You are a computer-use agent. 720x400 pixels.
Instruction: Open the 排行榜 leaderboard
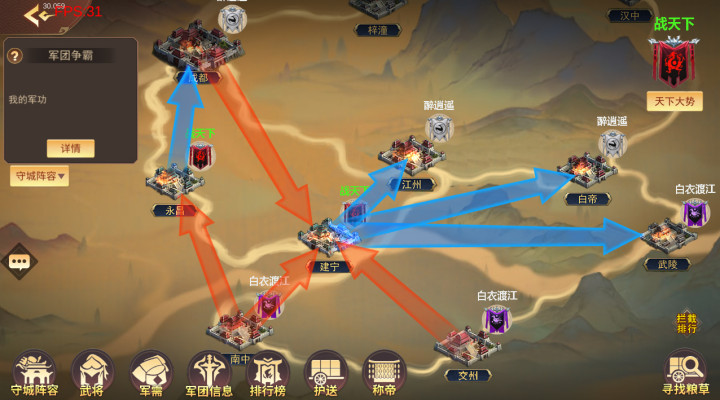(x=267, y=372)
